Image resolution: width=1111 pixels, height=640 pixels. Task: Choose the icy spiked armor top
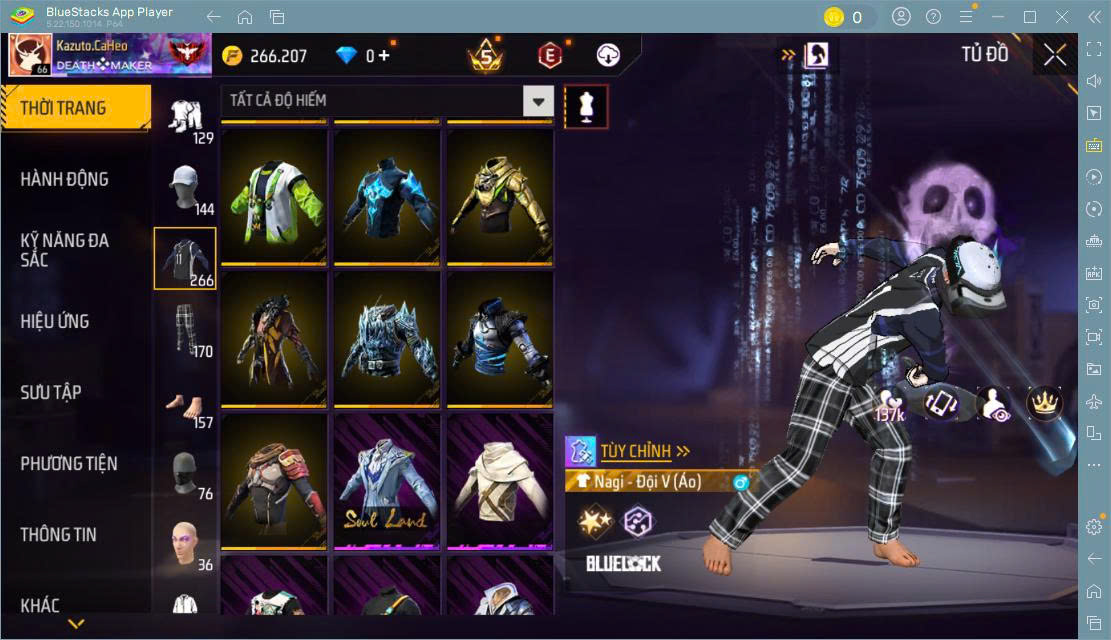(x=387, y=340)
